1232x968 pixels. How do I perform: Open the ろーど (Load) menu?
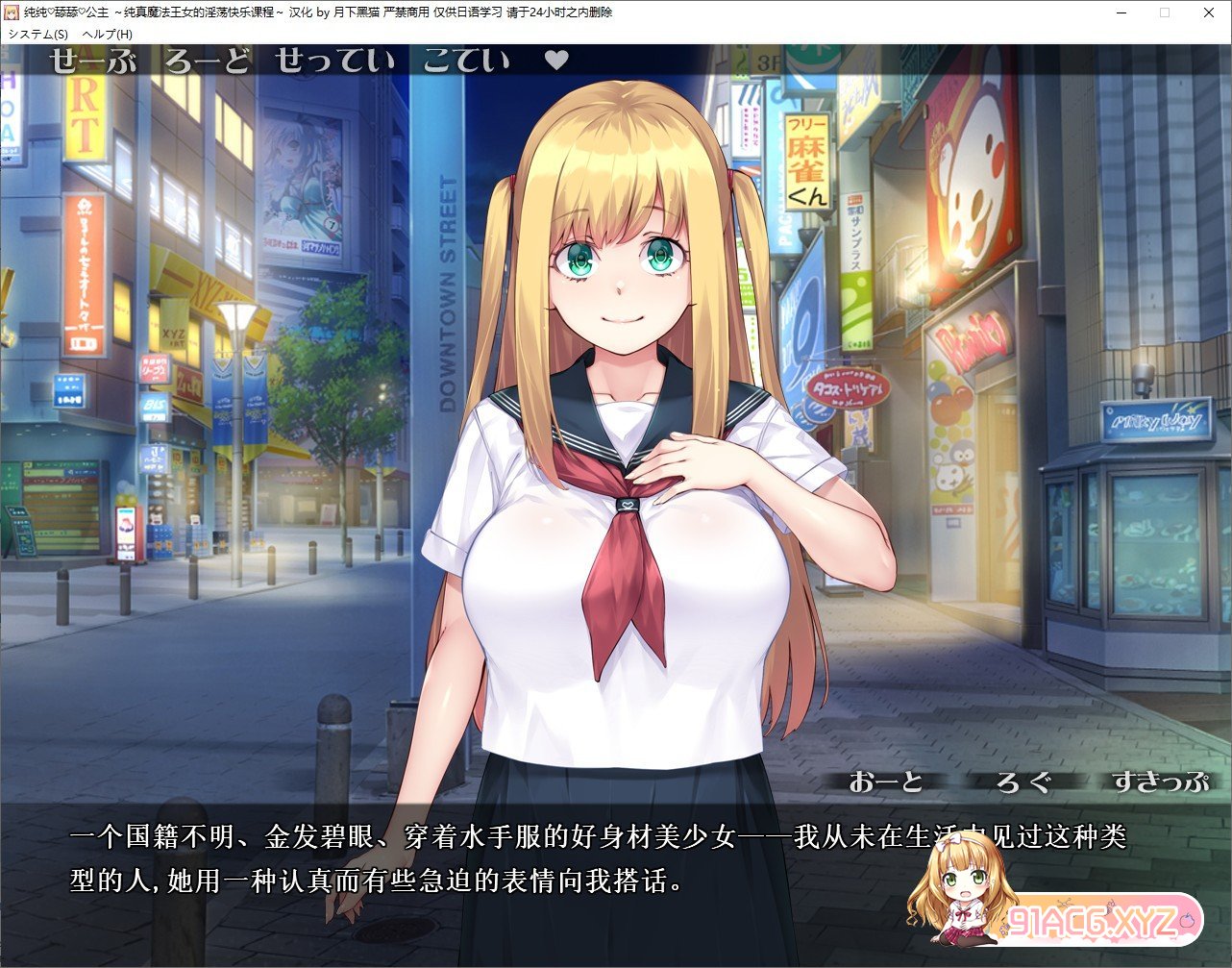207,62
